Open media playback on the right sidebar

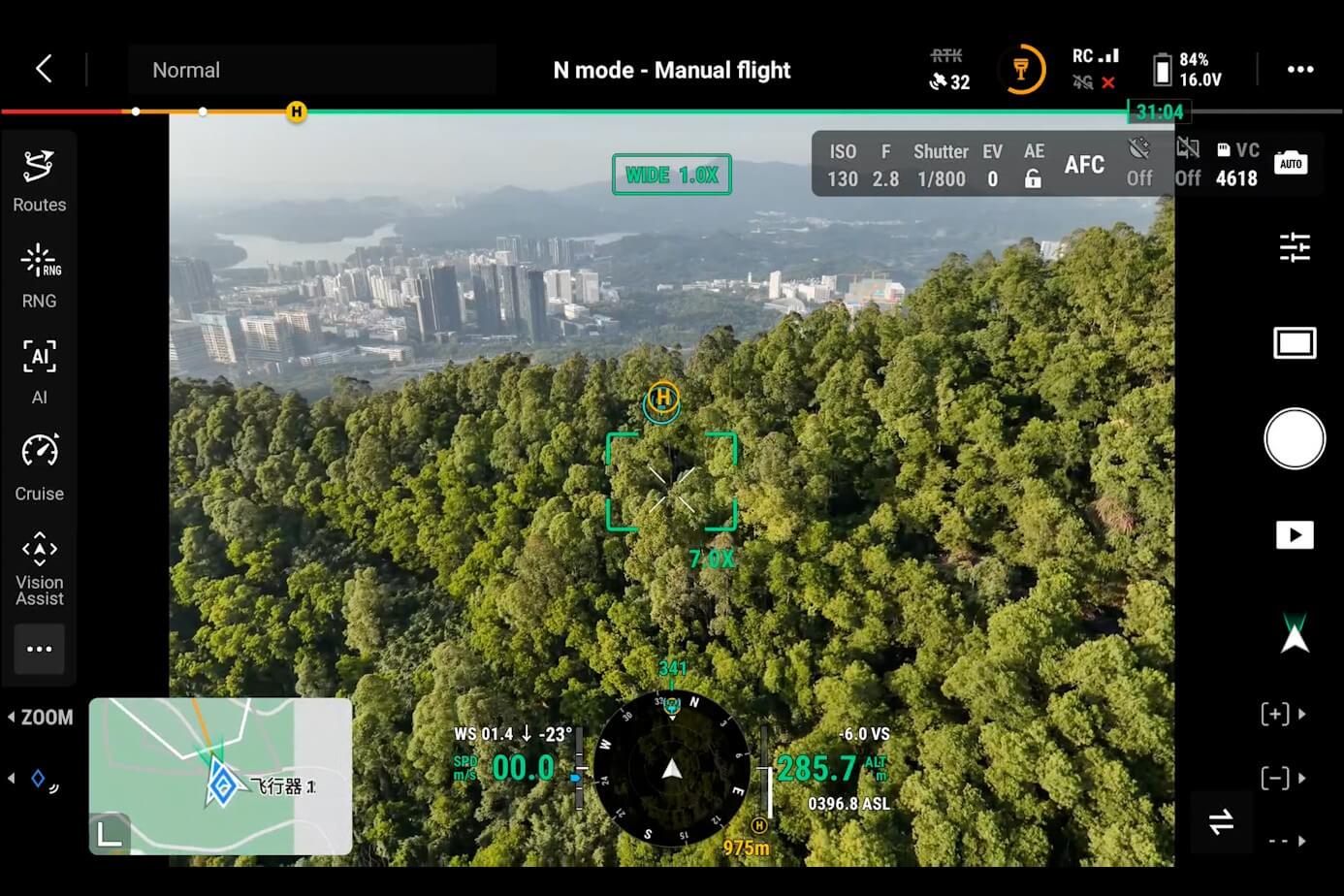[1296, 534]
